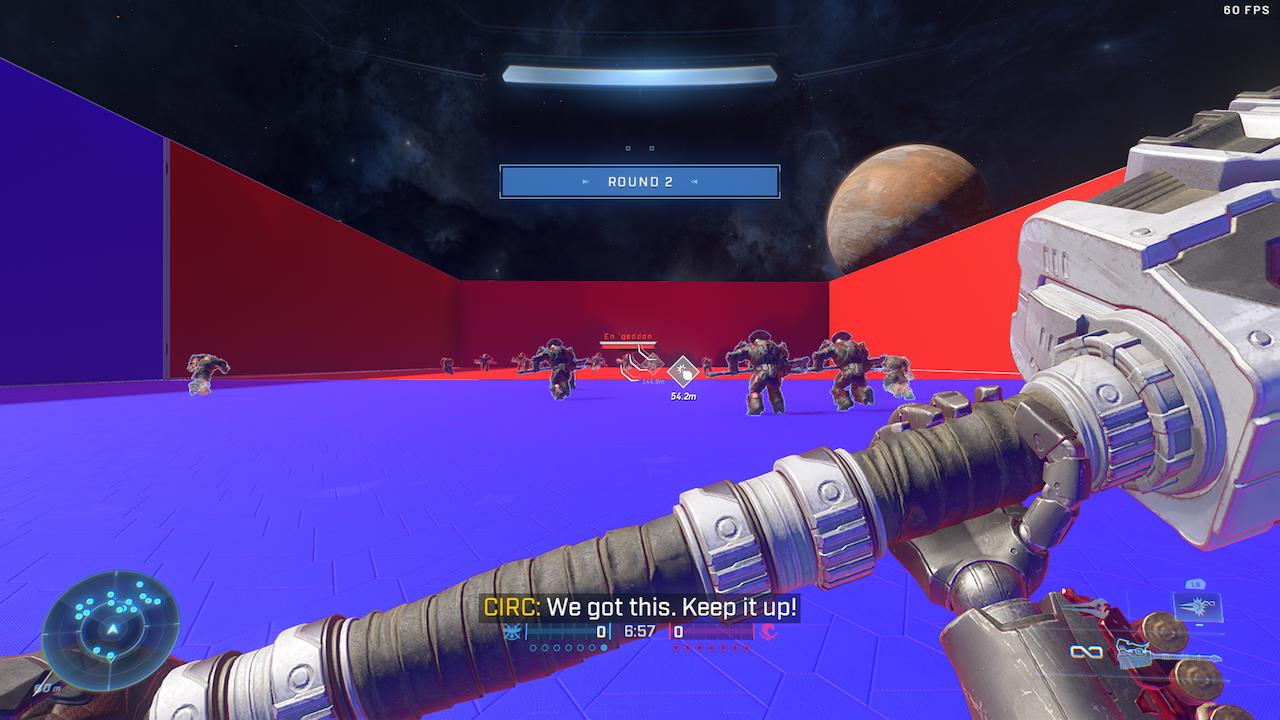
Task: Click the Round 2 banner
Action: pos(640,182)
